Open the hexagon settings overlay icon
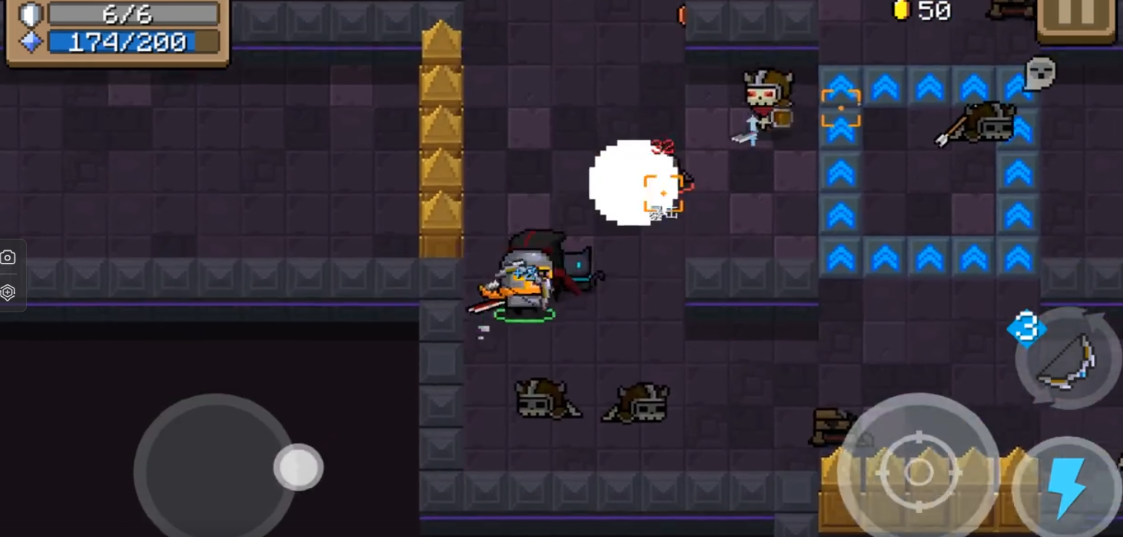Screen dimensions: 1123x537 9,292
